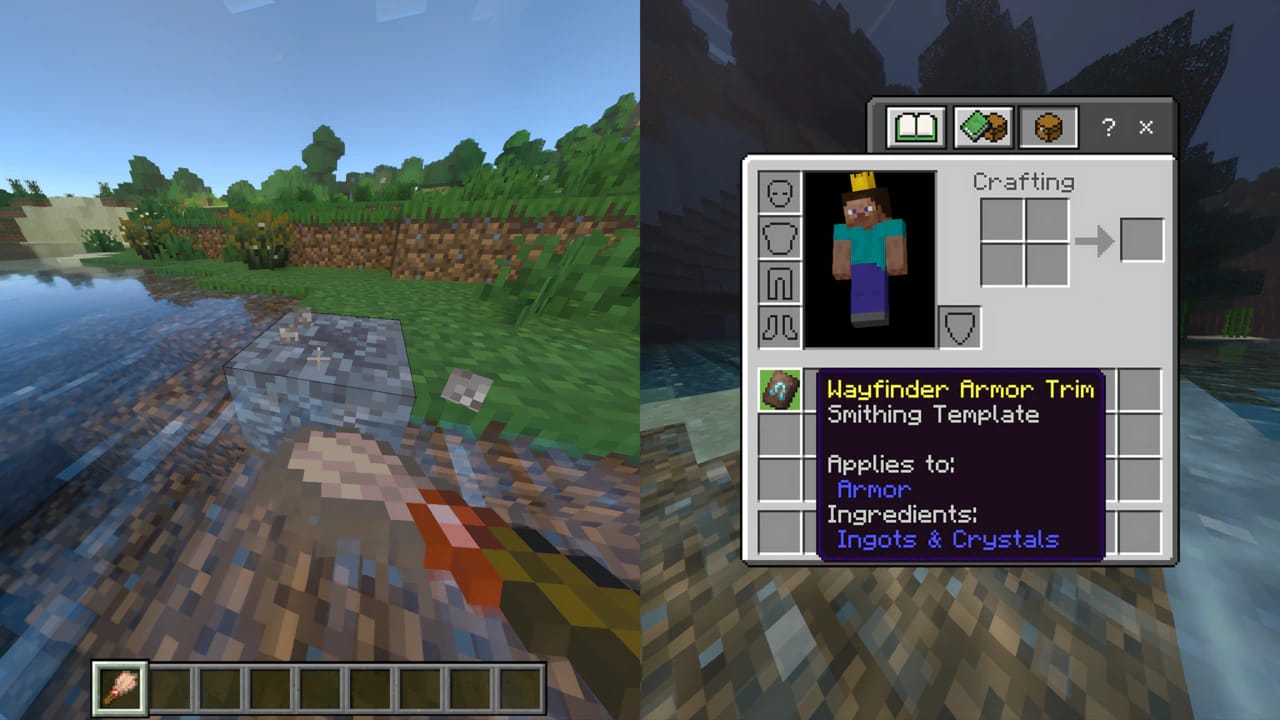Click the crafting output slot
The height and width of the screenshot is (720, 1280).
click(x=1143, y=239)
